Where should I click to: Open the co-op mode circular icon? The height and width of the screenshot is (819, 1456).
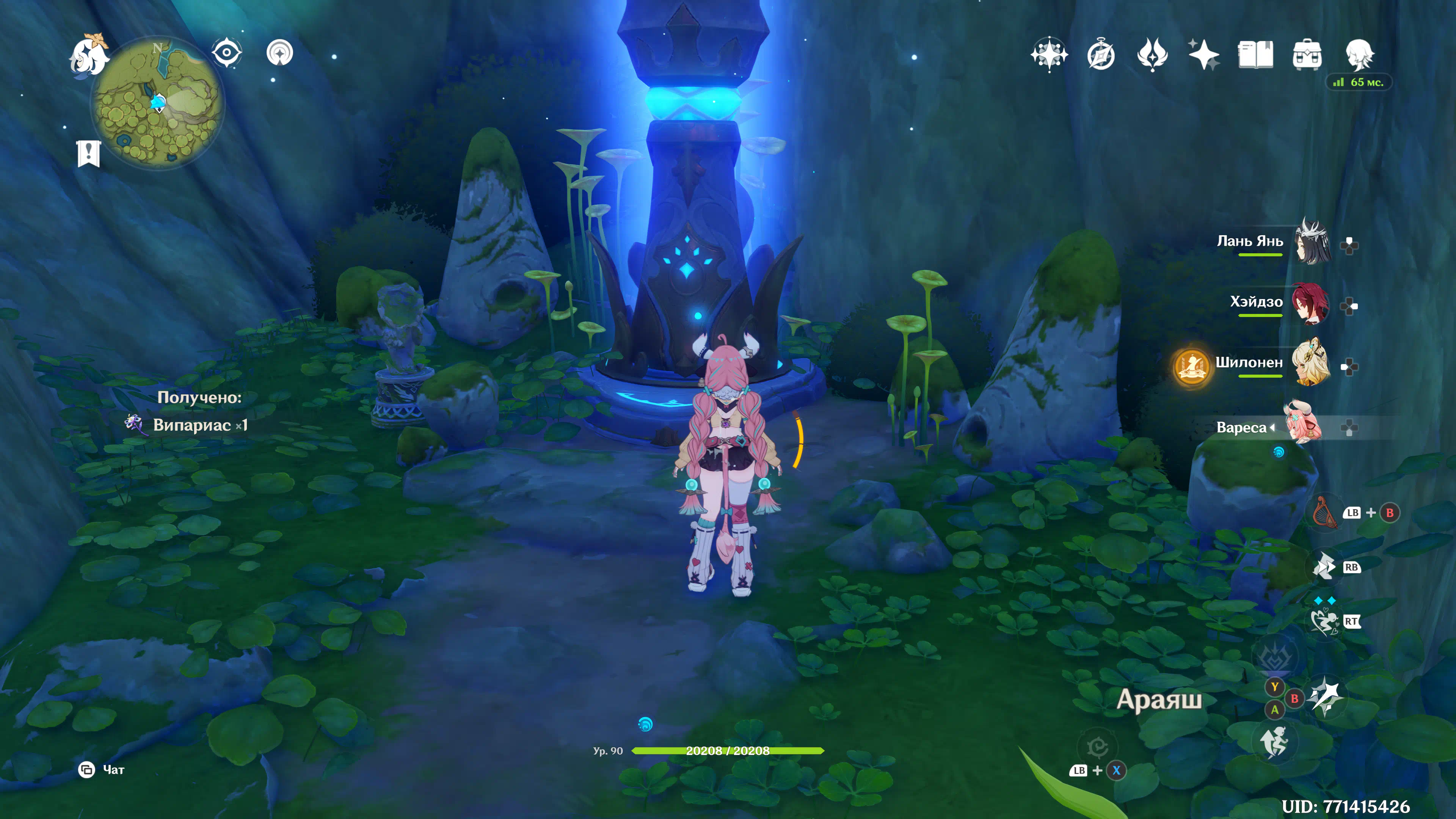point(279,53)
